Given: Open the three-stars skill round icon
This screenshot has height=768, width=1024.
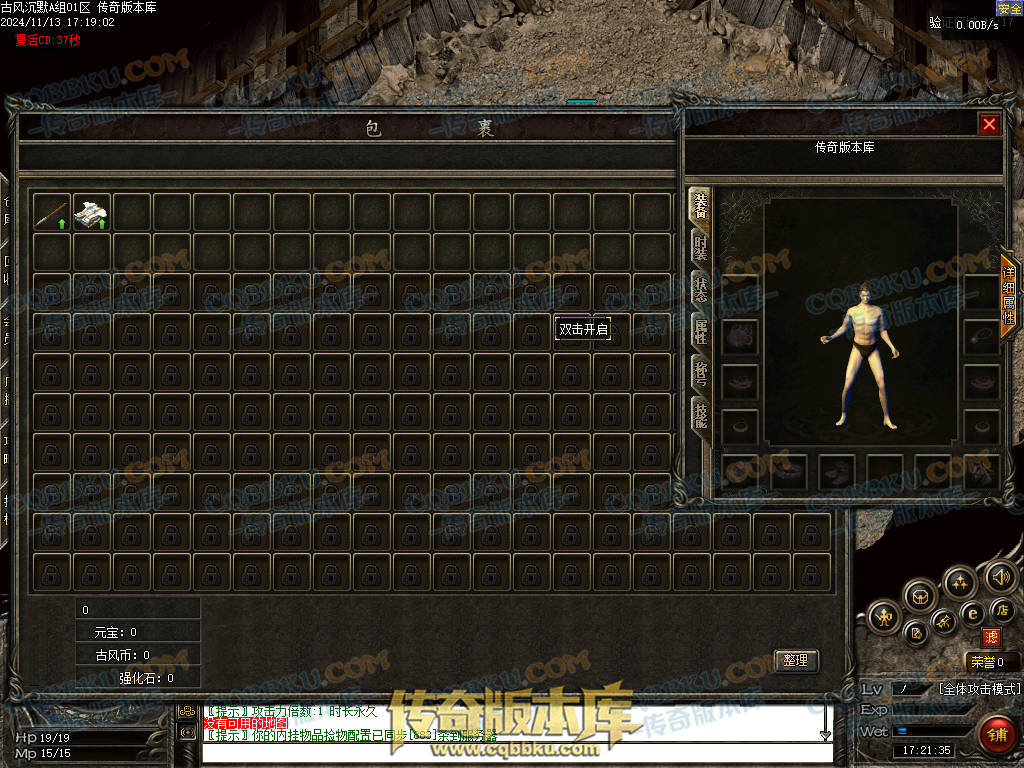Looking at the screenshot, I should 959,582.
